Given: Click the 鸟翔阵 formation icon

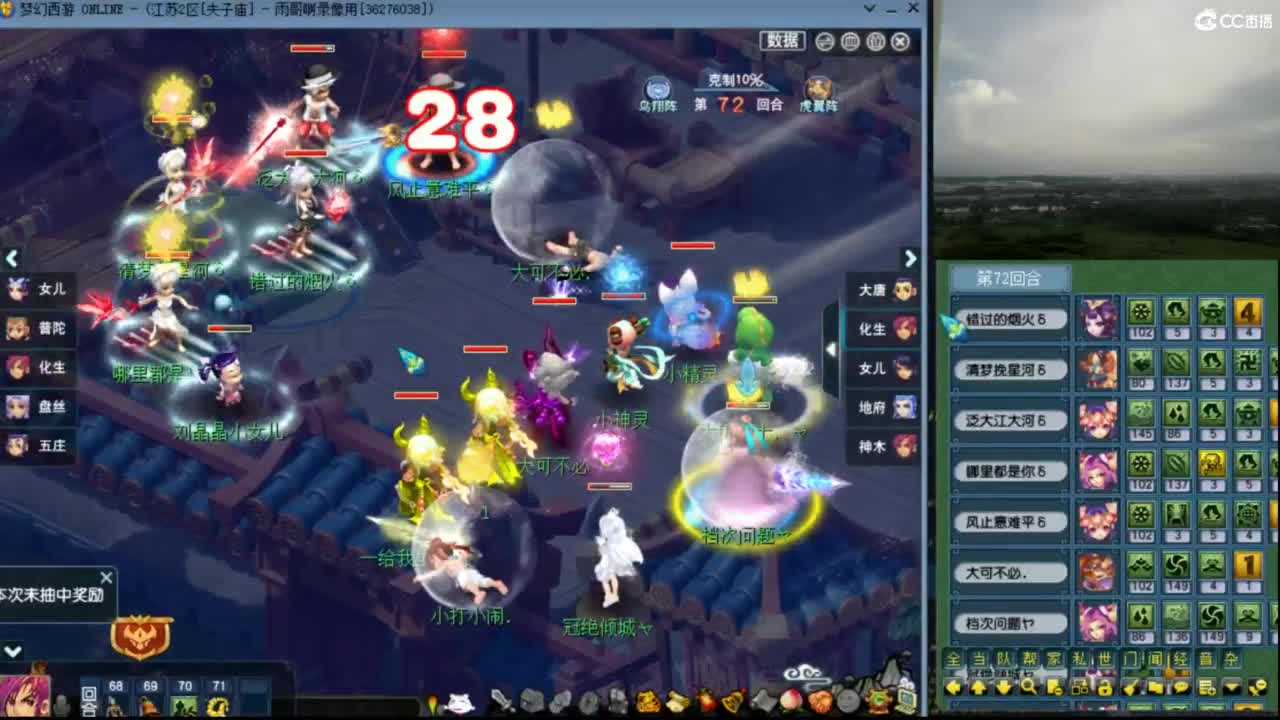Looking at the screenshot, I should pyautogui.click(x=656, y=88).
